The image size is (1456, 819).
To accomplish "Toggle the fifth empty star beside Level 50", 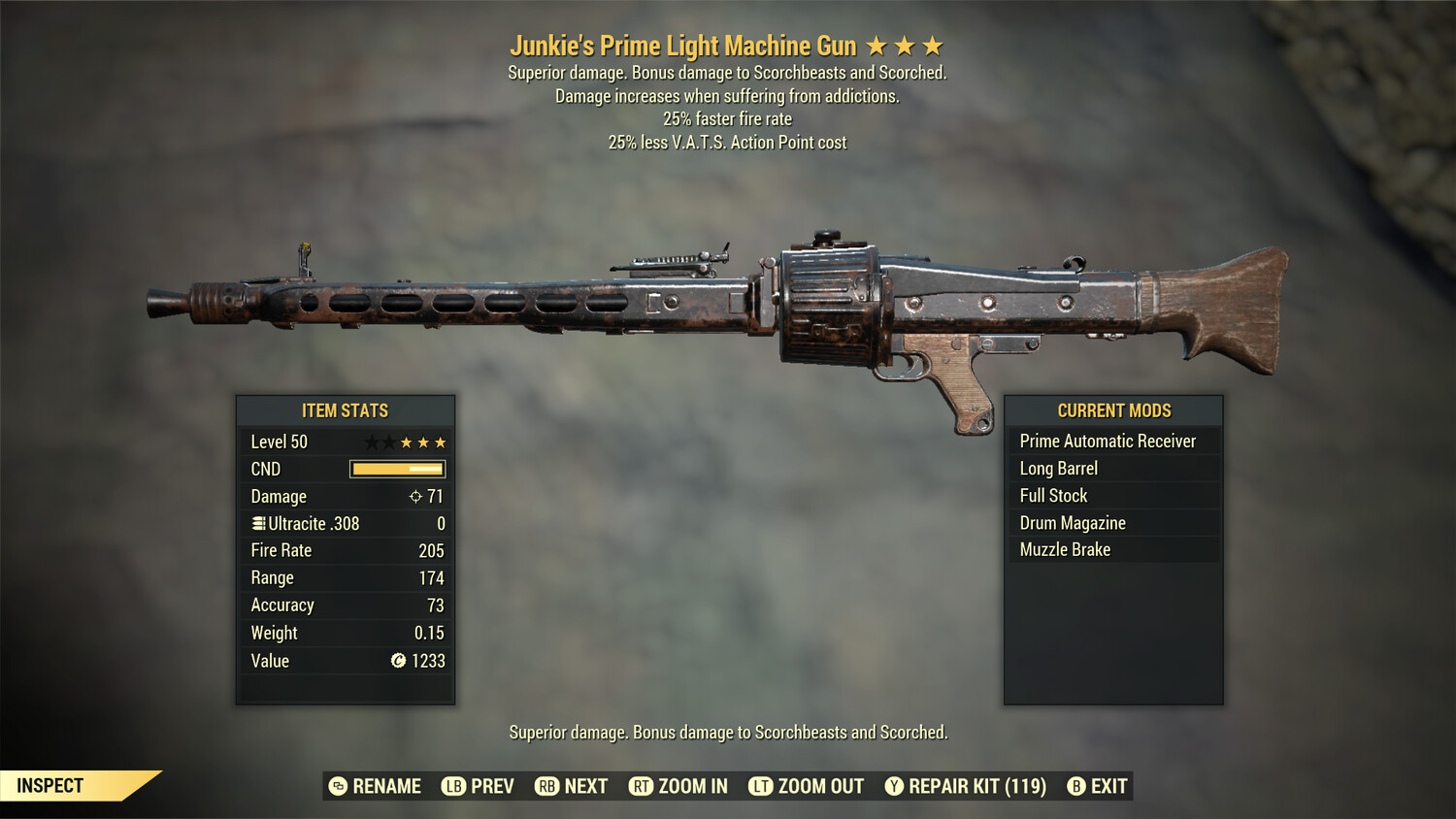I will coord(440,442).
